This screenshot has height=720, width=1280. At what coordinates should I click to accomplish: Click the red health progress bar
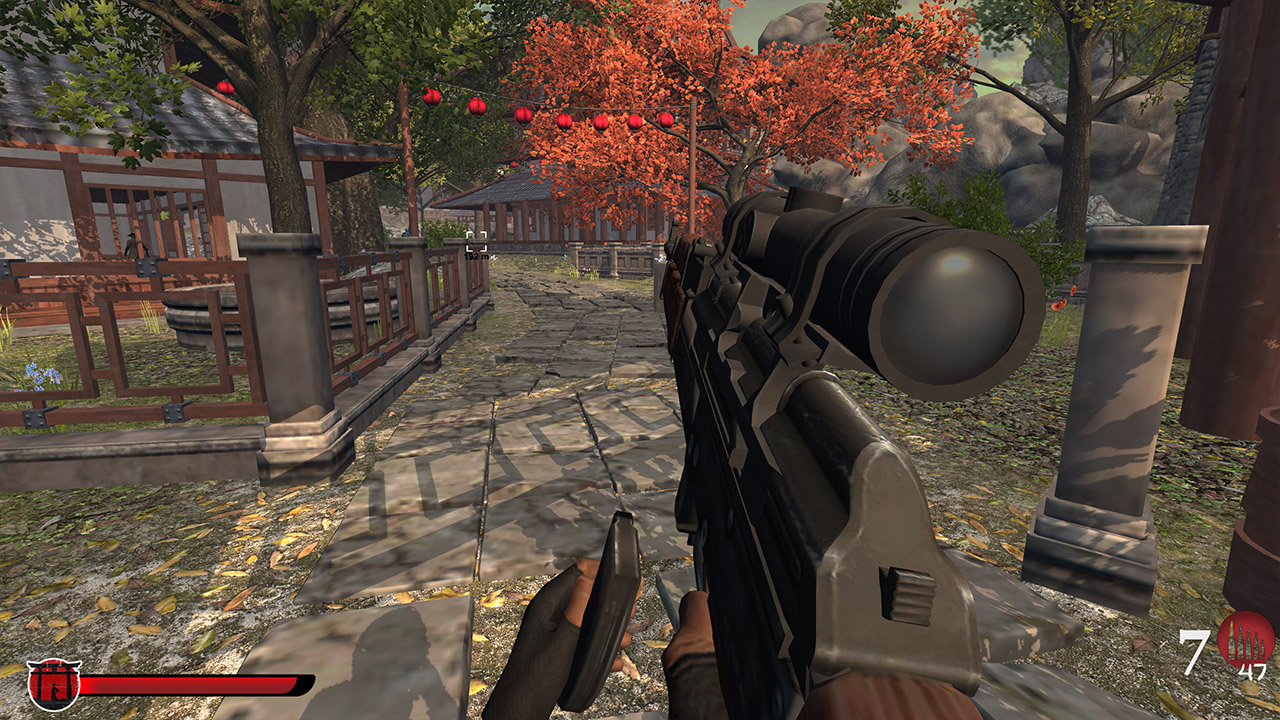185,686
